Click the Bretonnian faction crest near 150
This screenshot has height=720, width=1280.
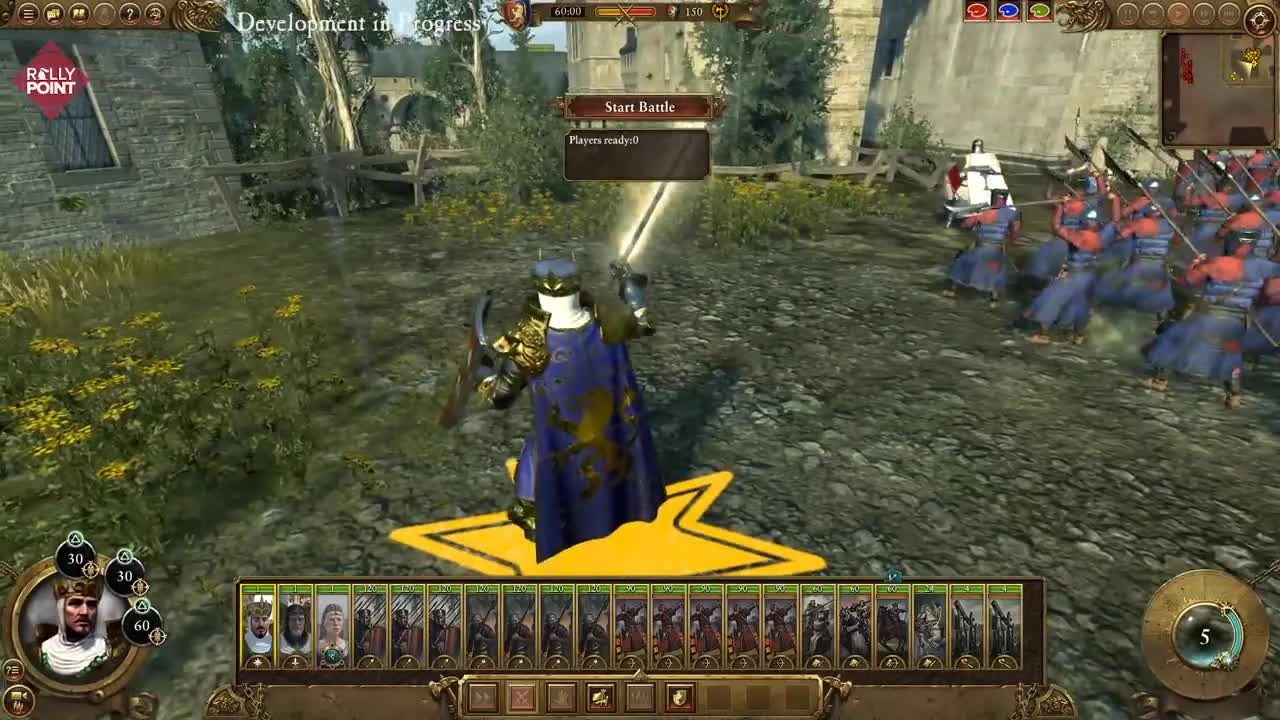click(x=718, y=14)
